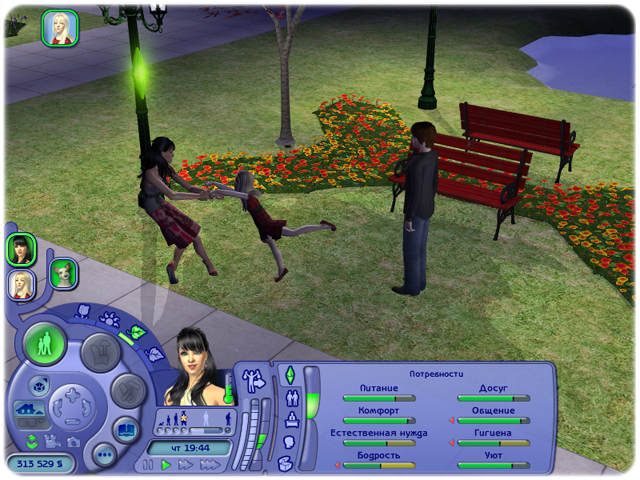
Task: Open the needs tab with plumbob icon
Action: [x=290, y=375]
